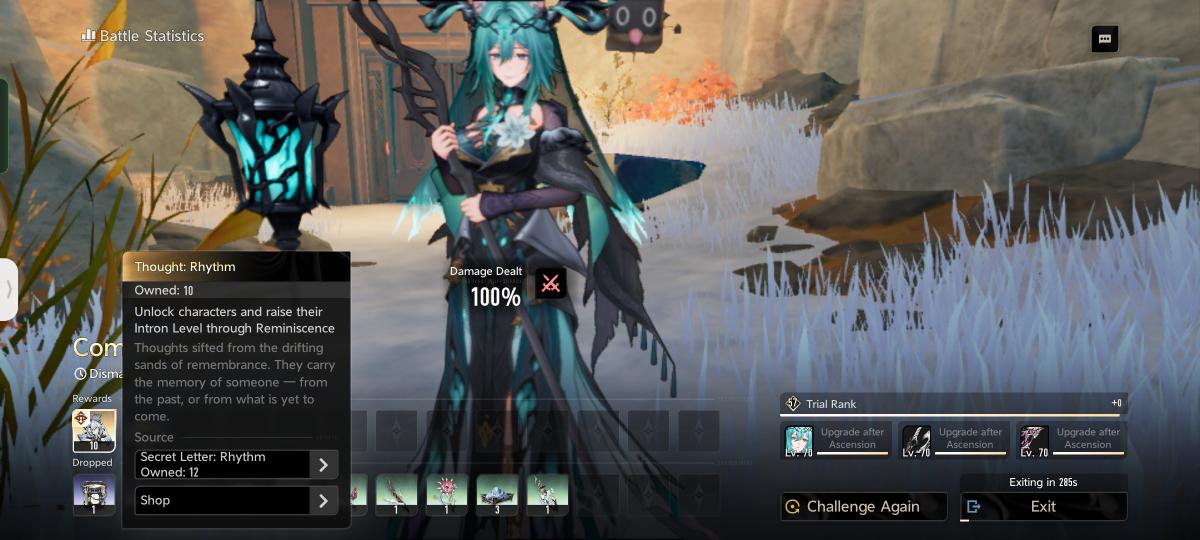Exit the battle results screen
The width and height of the screenshot is (1200, 540).
pyautogui.click(x=1043, y=506)
